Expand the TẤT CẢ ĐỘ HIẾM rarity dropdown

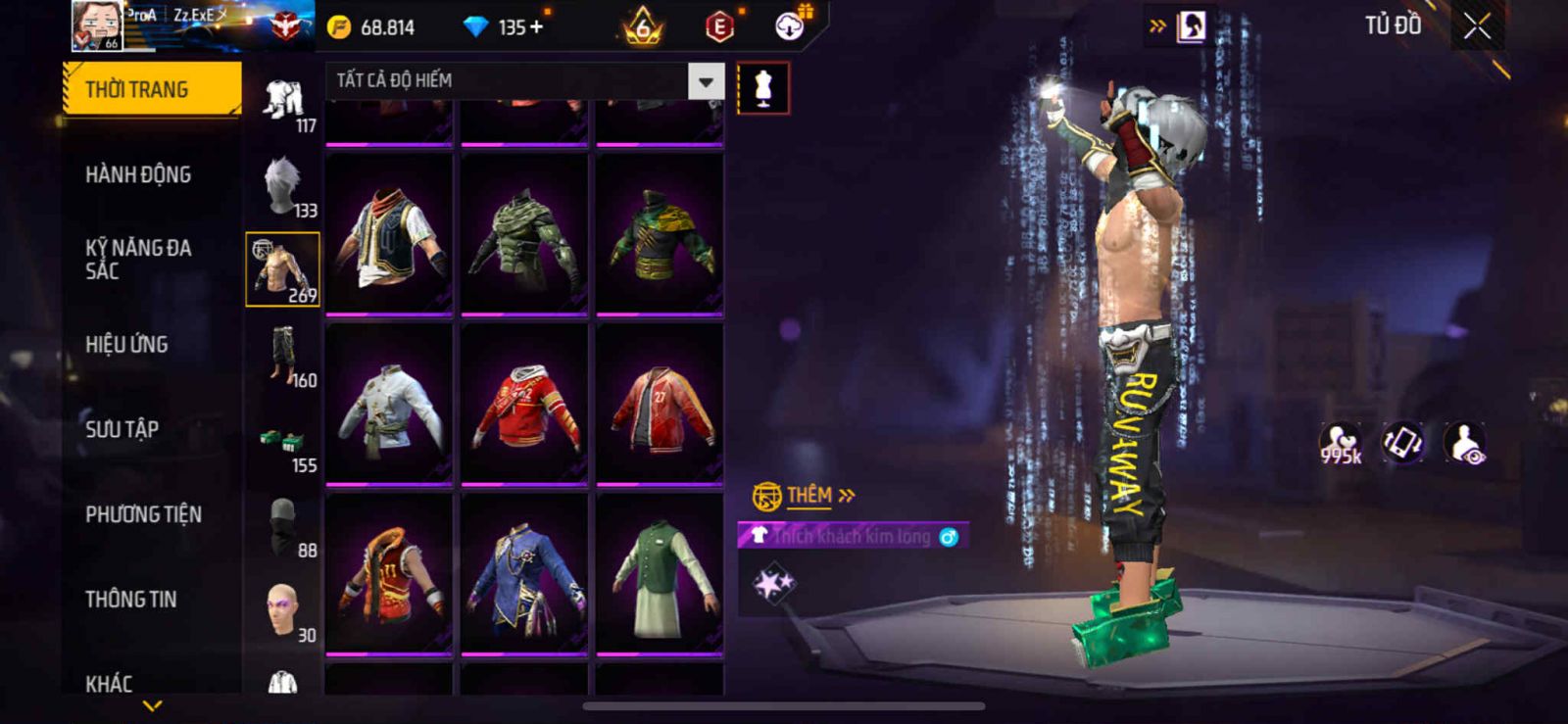tap(706, 81)
